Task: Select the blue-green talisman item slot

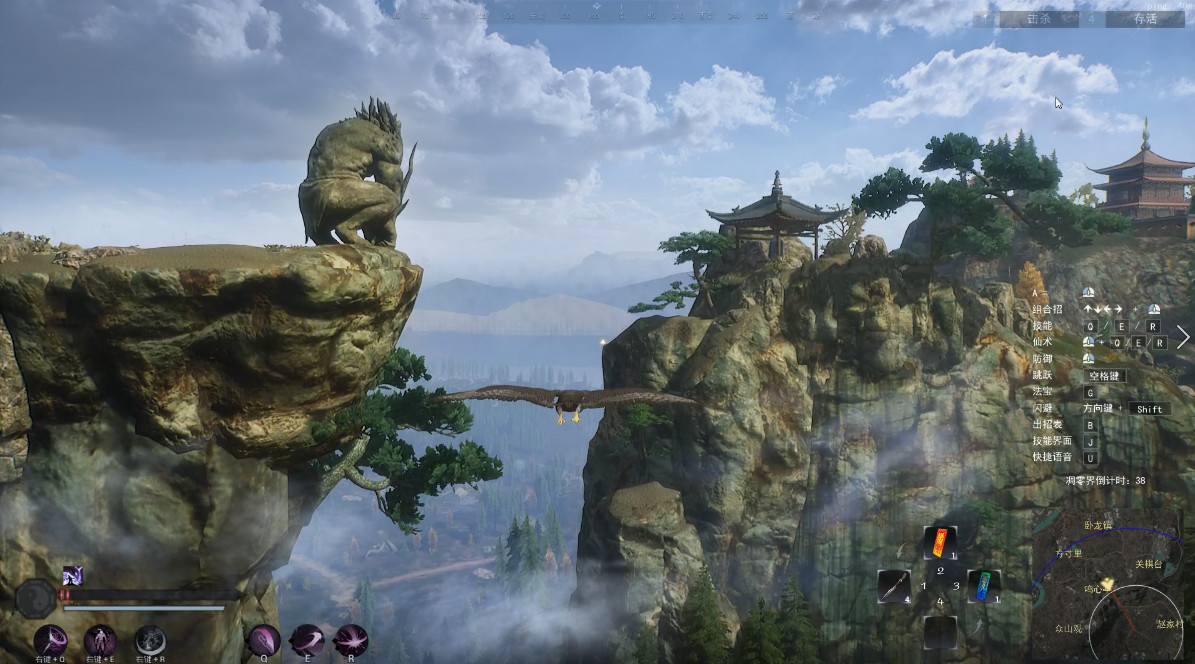Action: (x=984, y=585)
